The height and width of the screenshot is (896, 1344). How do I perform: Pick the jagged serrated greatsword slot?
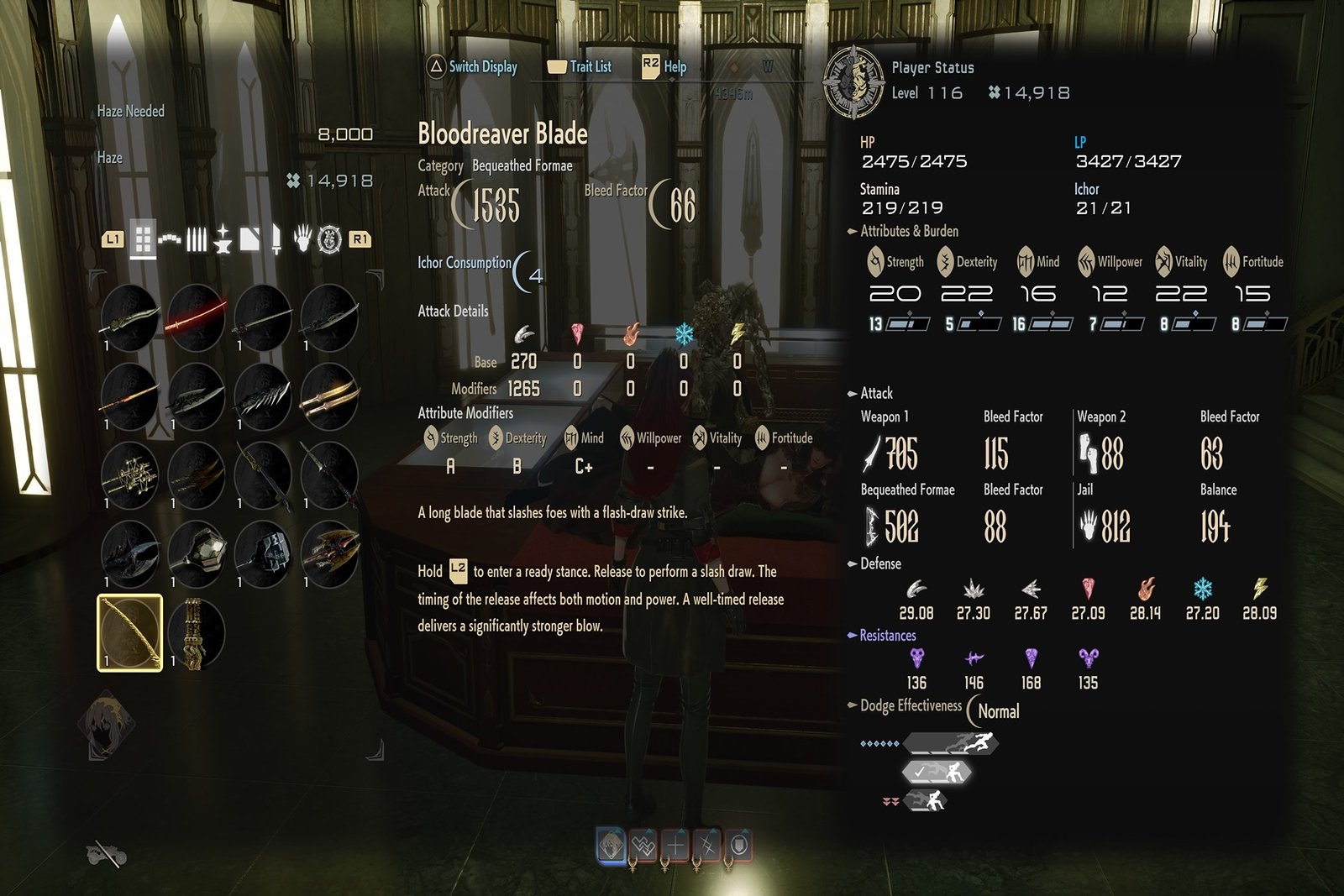263,396
